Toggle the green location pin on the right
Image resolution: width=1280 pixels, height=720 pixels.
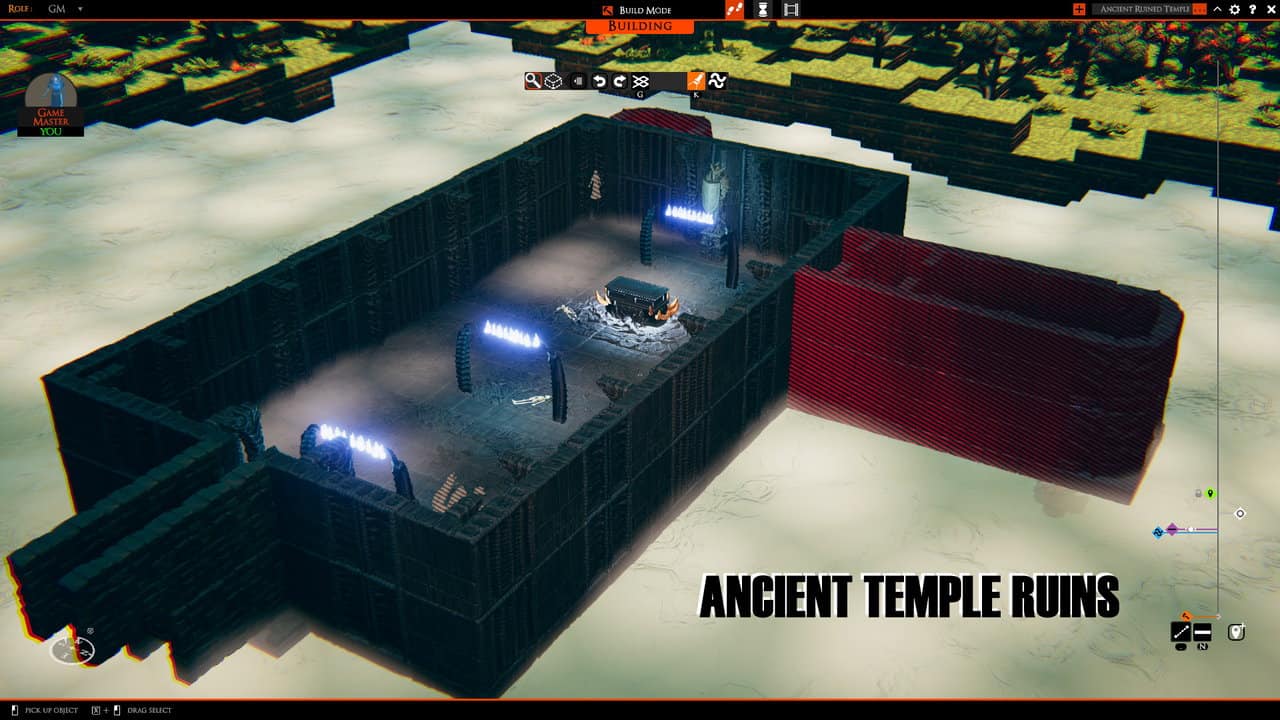(x=1210, y=493)
